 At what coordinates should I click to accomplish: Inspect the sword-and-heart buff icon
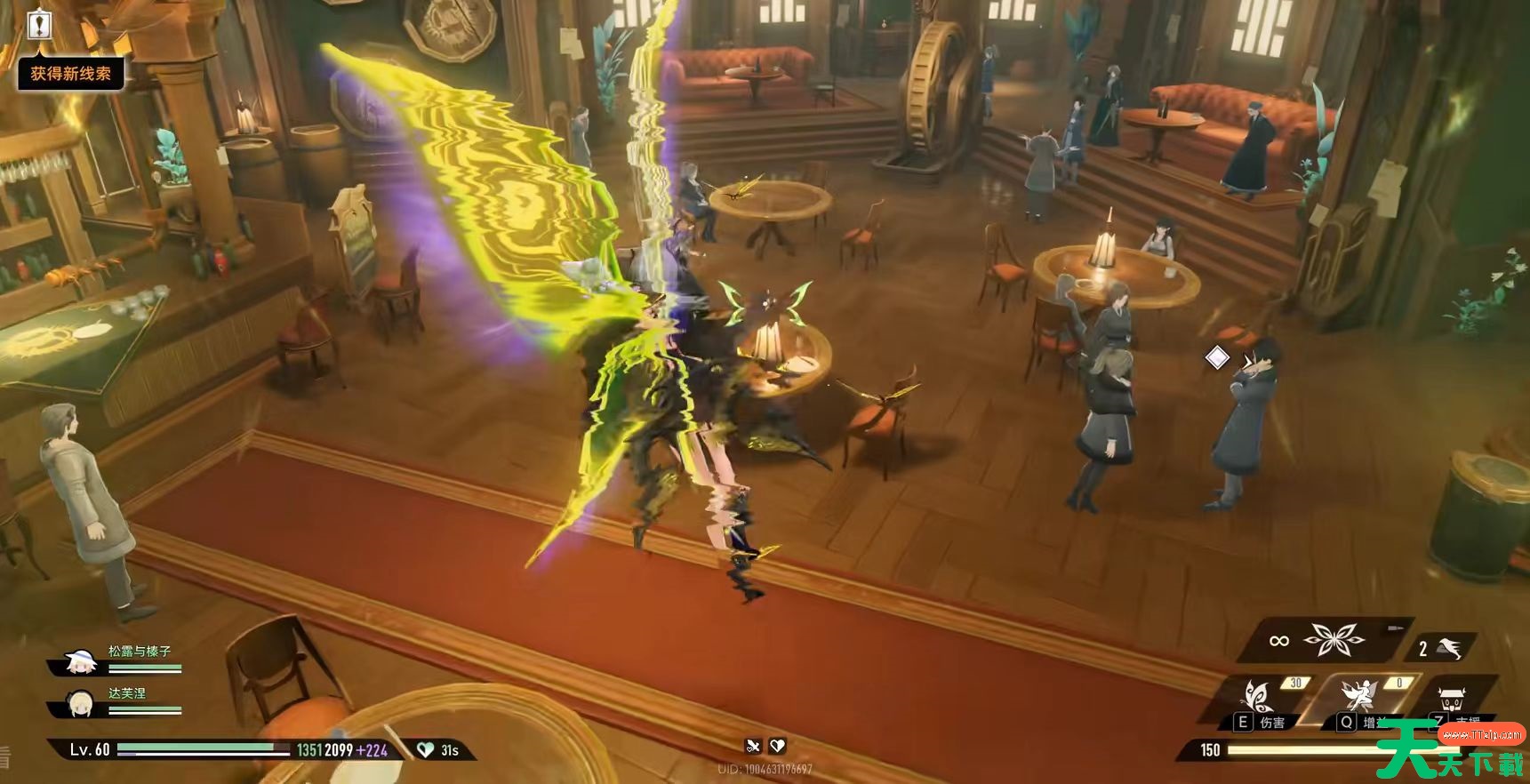tap(754, 746)
